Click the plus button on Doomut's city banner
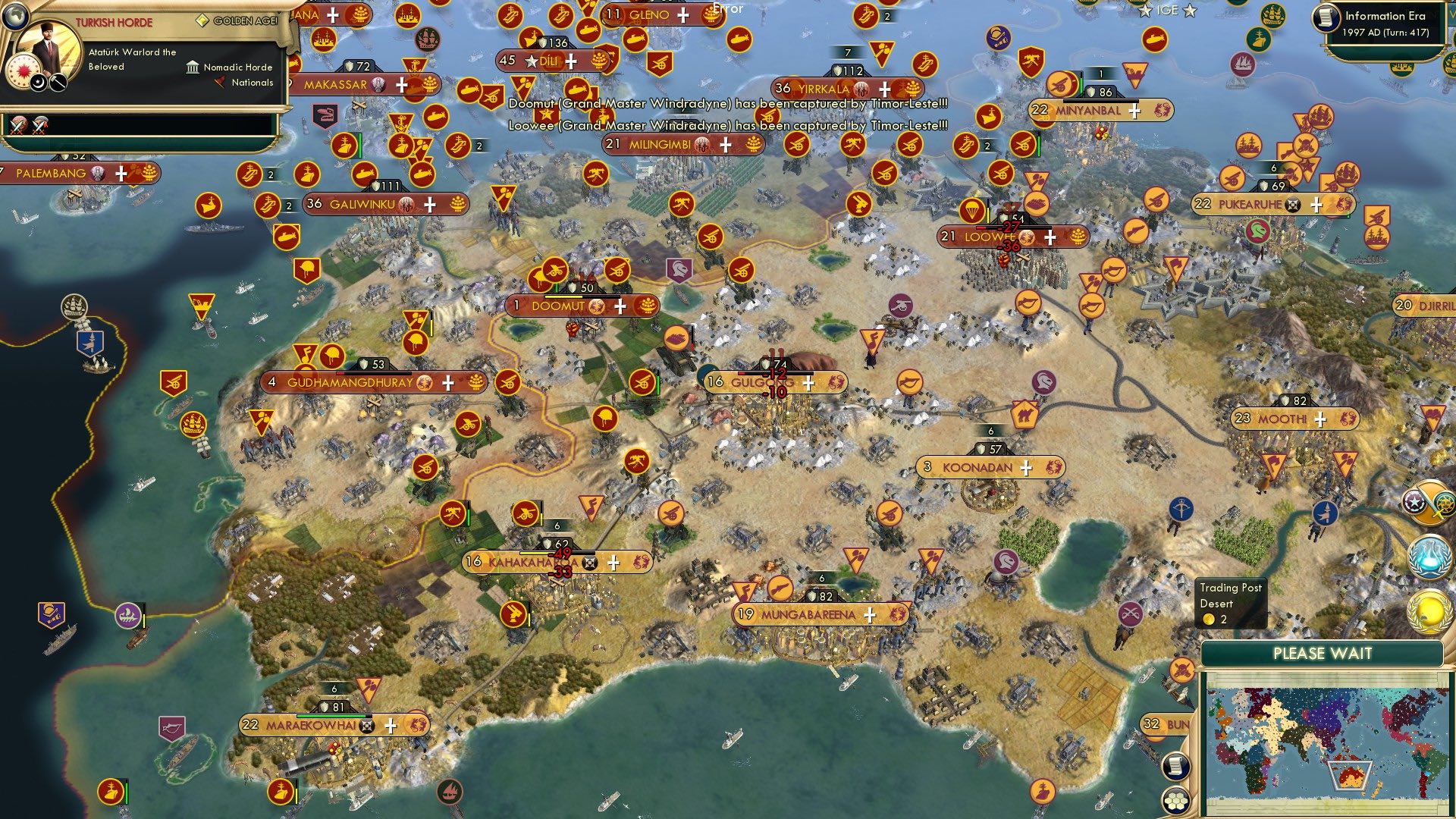This screenshot has width=1456, height=819. [621, 306]
